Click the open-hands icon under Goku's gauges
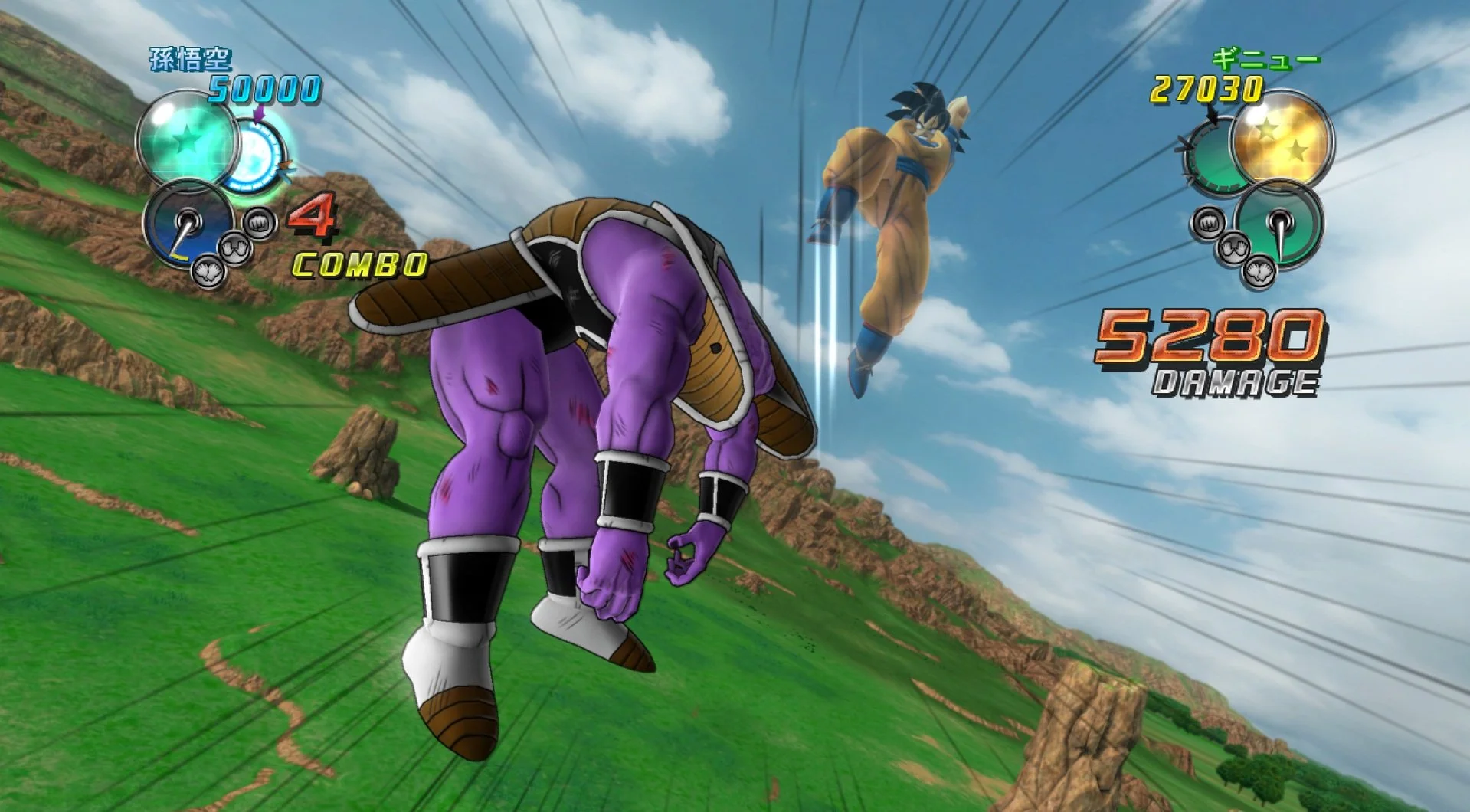The height and width of the screenshot is (812, 1470). pyautogui.click(x=236, y=250)
